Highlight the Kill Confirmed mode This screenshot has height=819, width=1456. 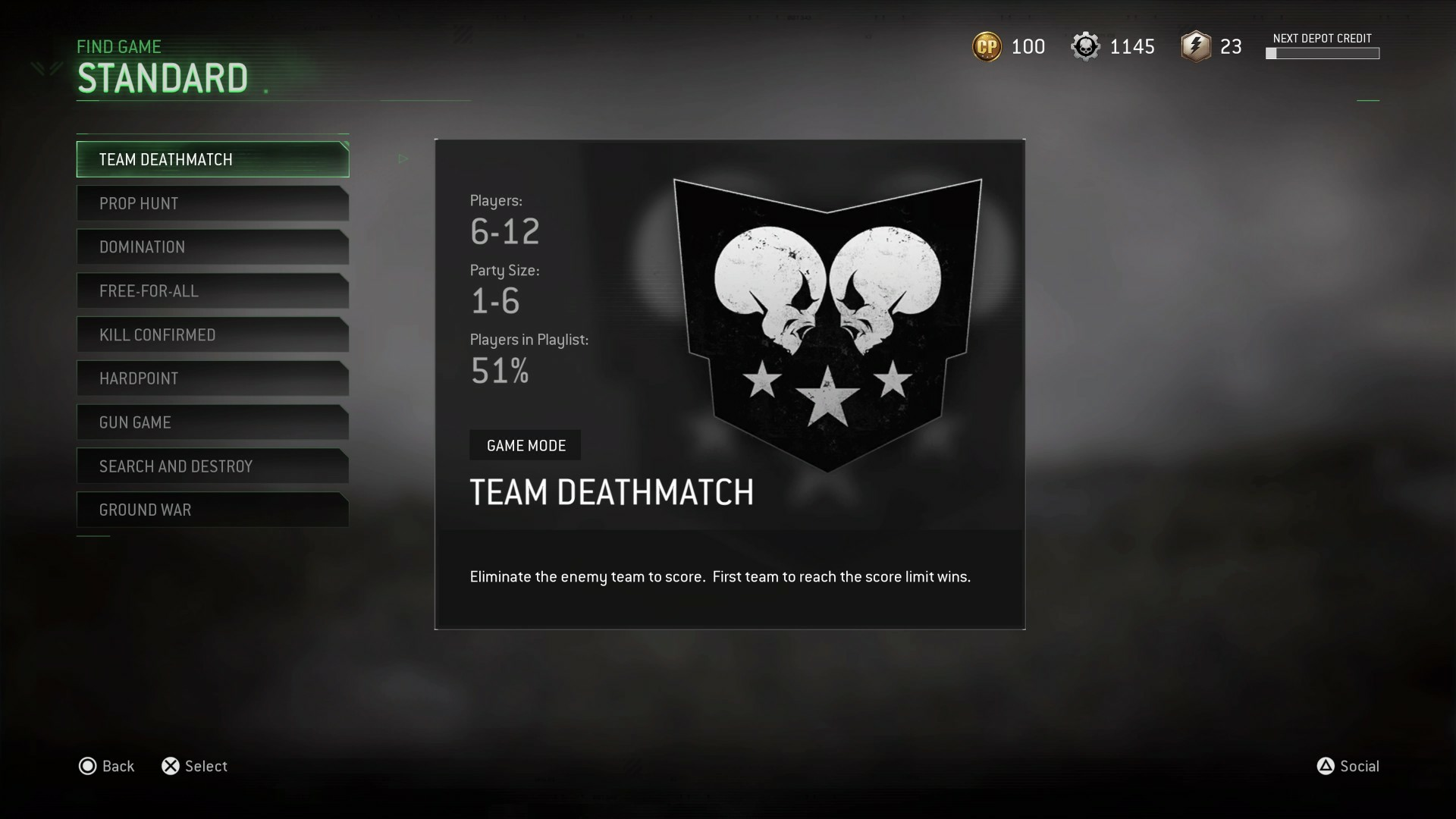click(212, 334)
